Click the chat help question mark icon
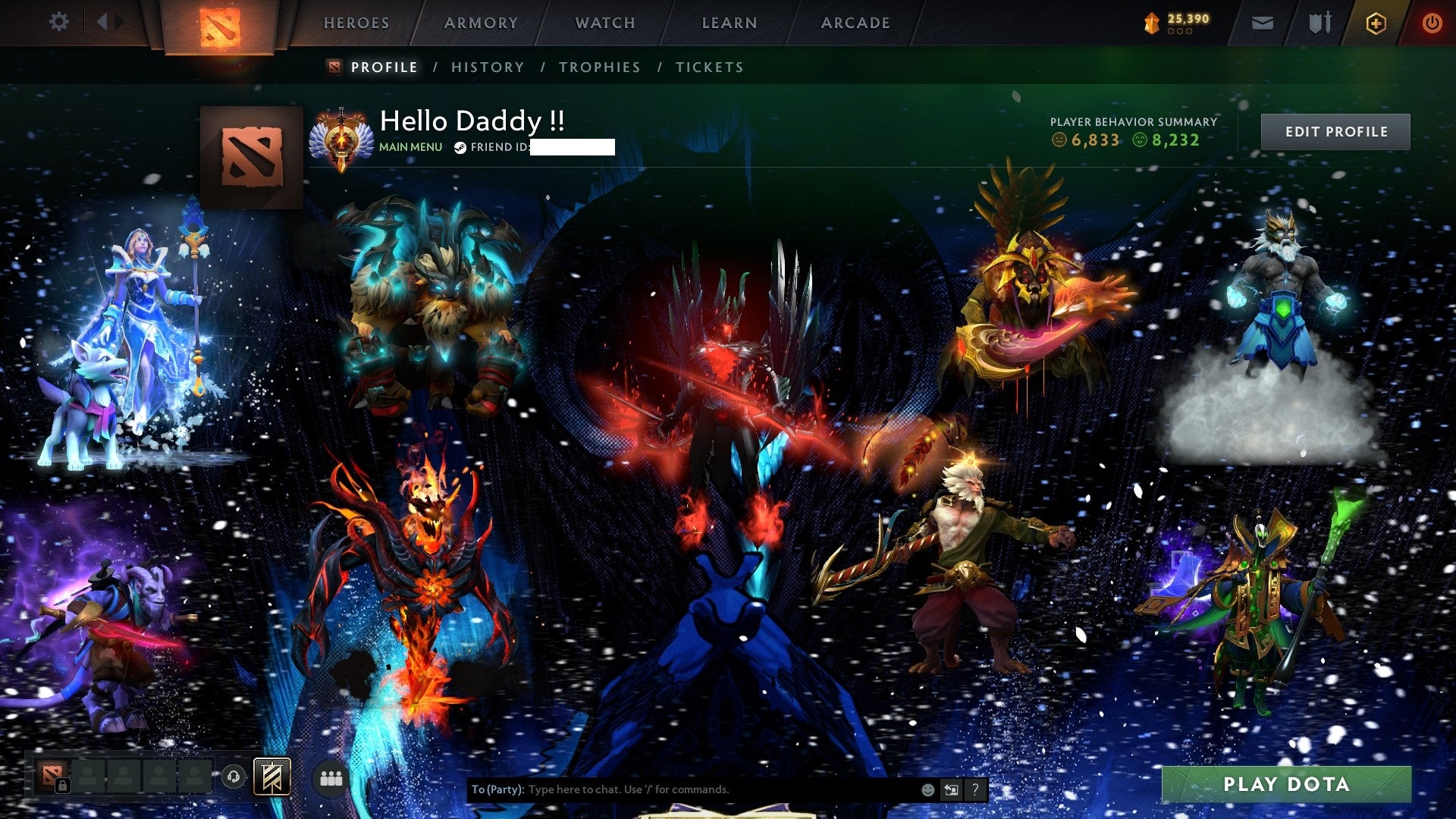 tap(974, 789)
